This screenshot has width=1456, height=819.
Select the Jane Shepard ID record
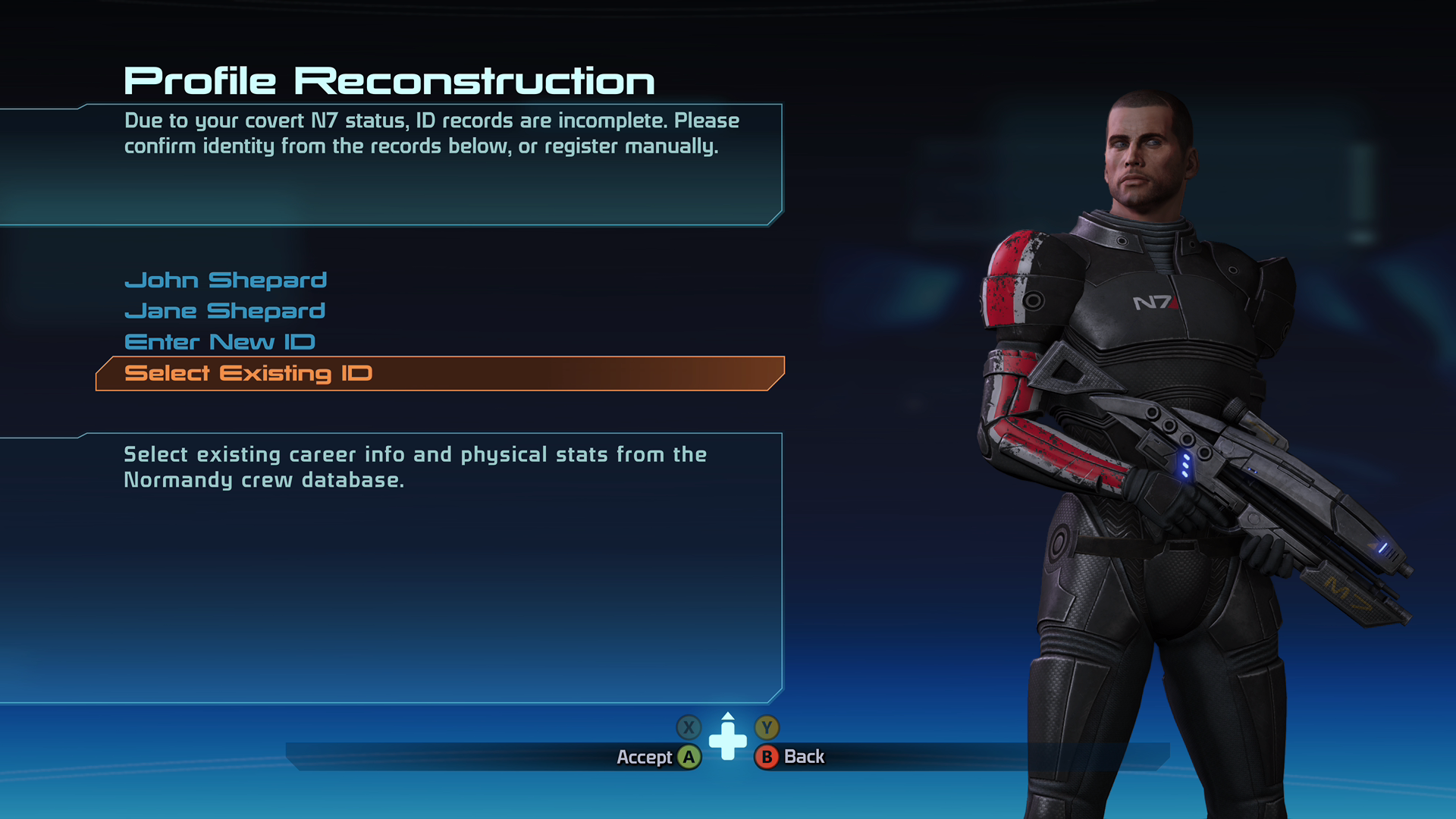pyautogui.click(x=224, y=310)
